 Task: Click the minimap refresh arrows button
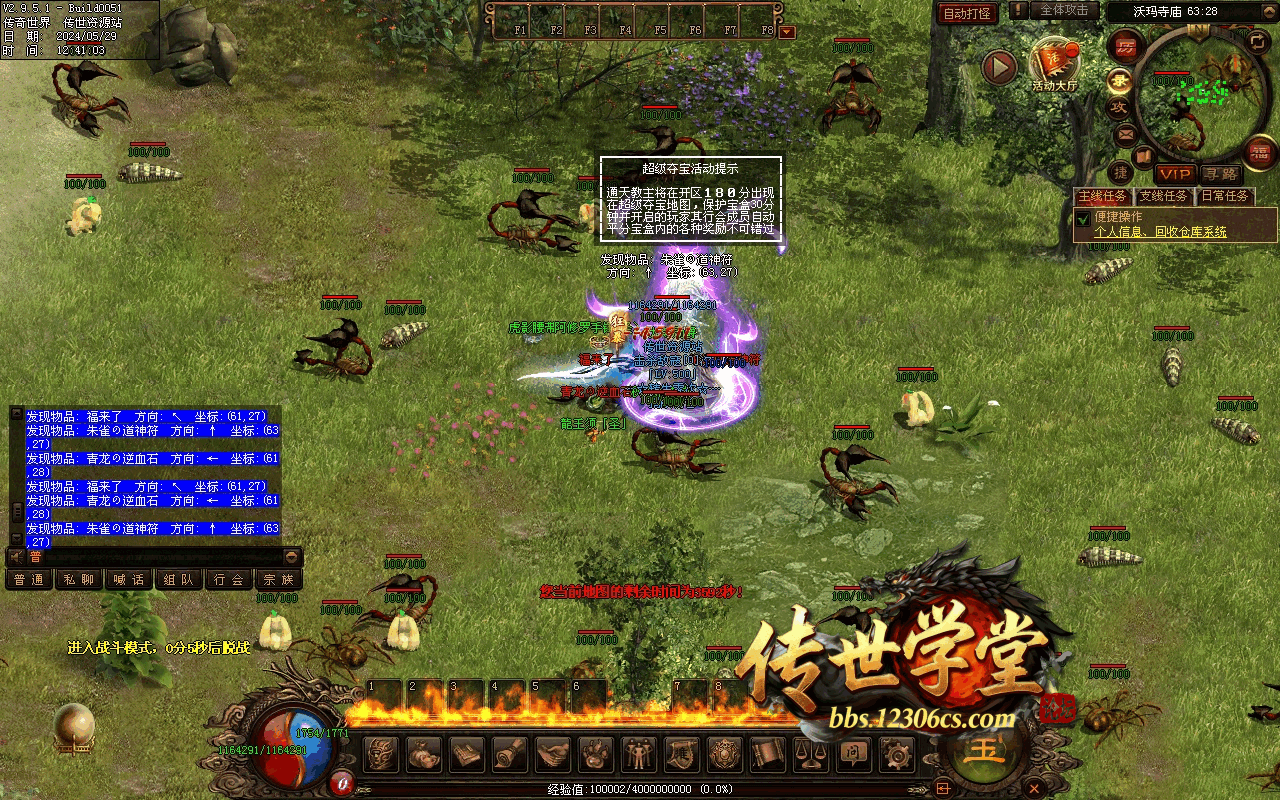point(1257,41)
